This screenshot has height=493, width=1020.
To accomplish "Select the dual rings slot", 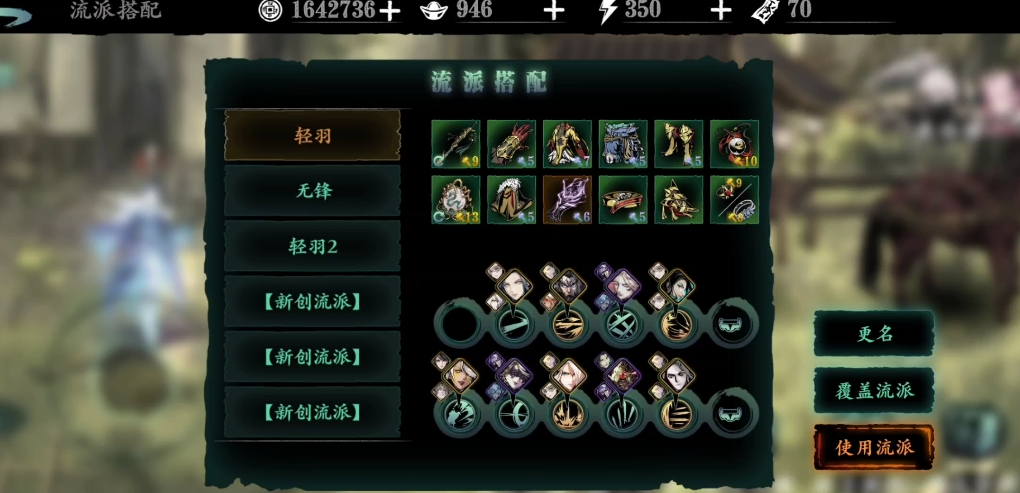I will (x=735, y=200).
